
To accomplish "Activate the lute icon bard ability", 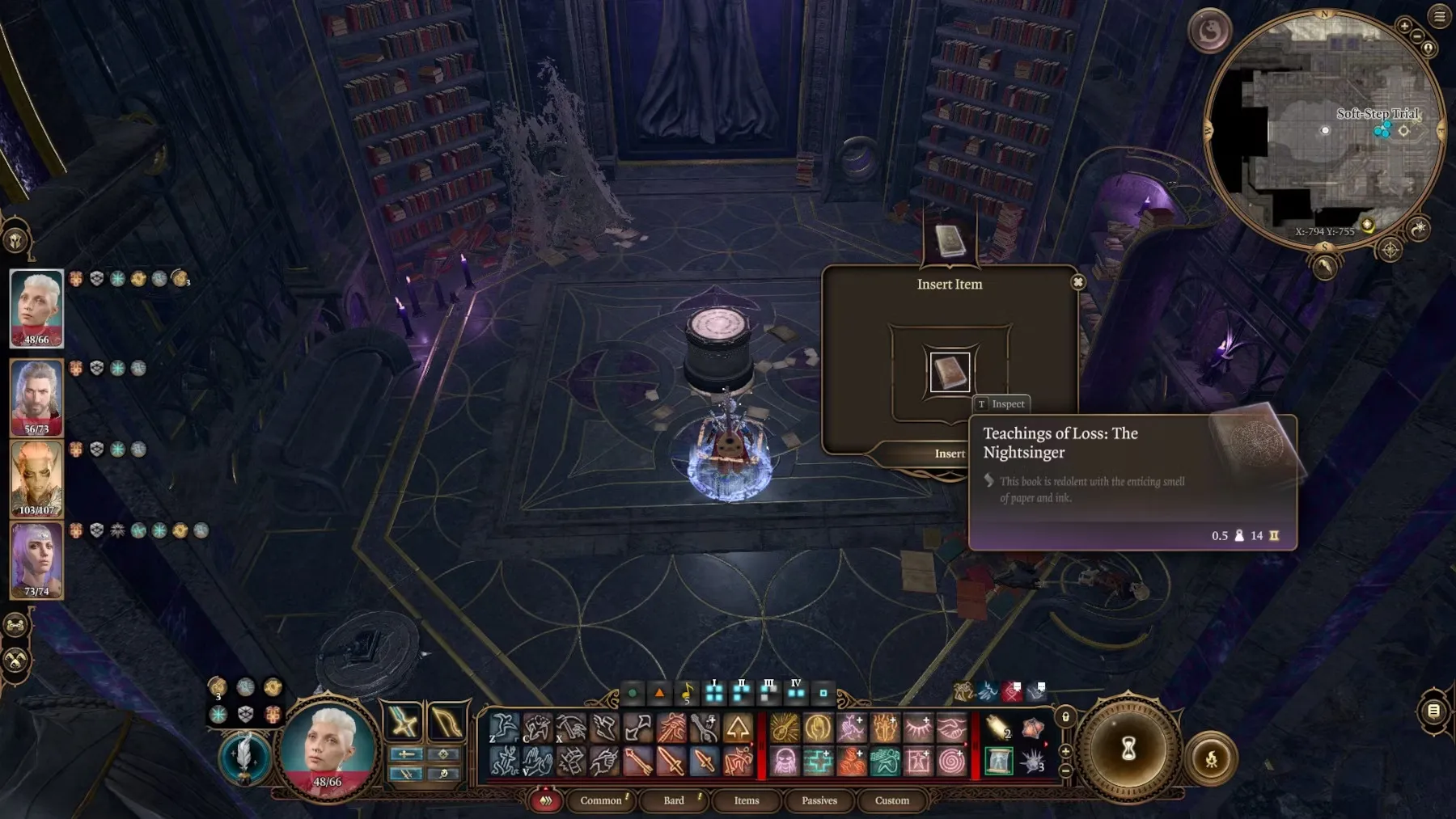I will [784, 728].
